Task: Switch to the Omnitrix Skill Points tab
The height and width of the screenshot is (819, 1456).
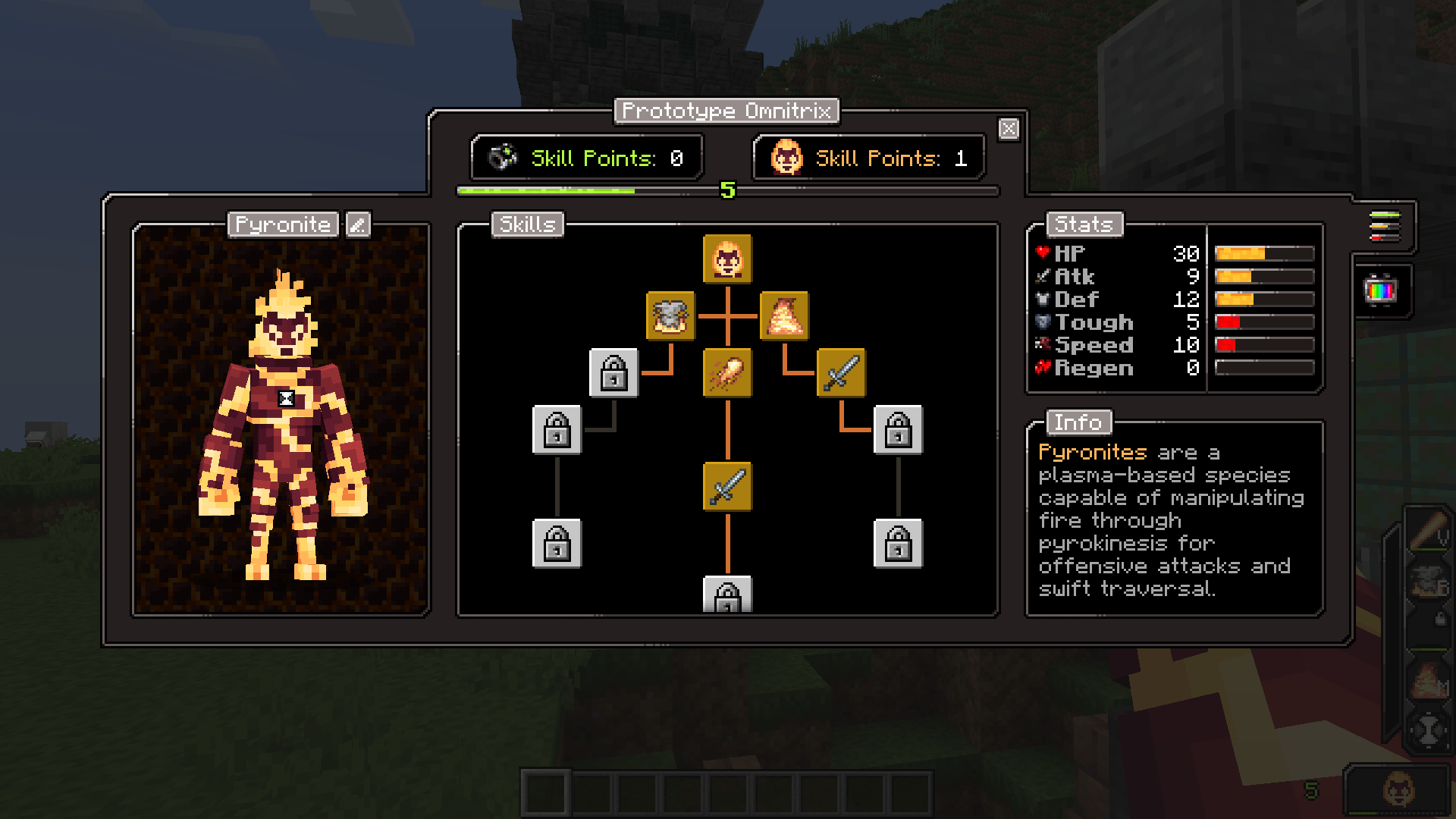Action: 586,157
